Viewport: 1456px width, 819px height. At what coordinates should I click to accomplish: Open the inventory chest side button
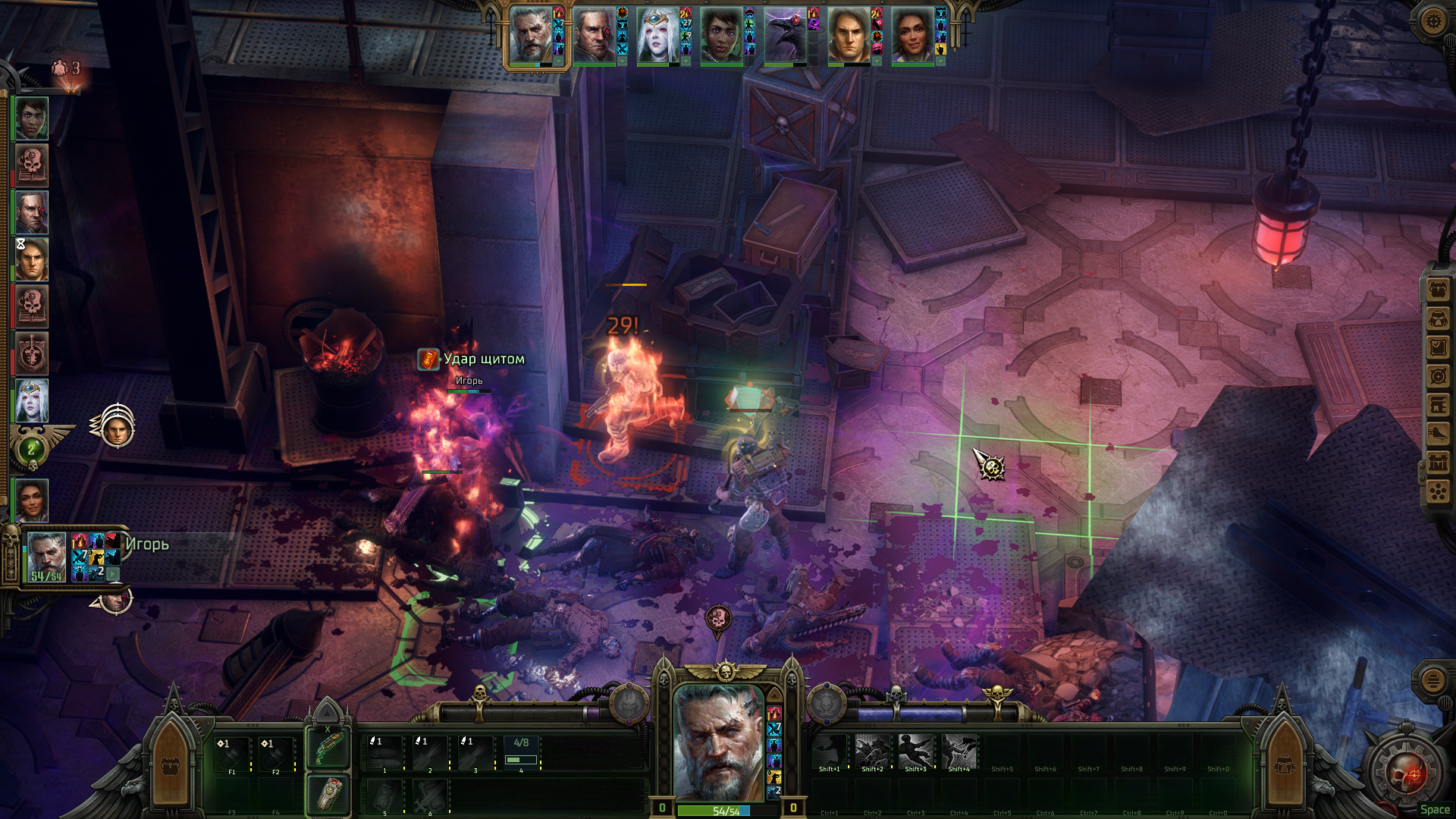1438,289
